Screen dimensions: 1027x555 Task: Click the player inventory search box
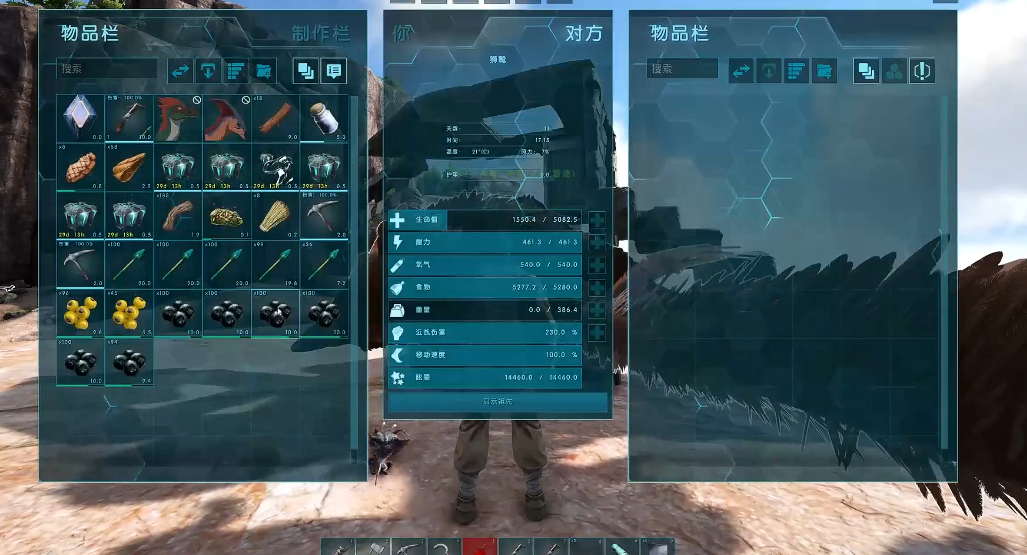click(106, 69)
